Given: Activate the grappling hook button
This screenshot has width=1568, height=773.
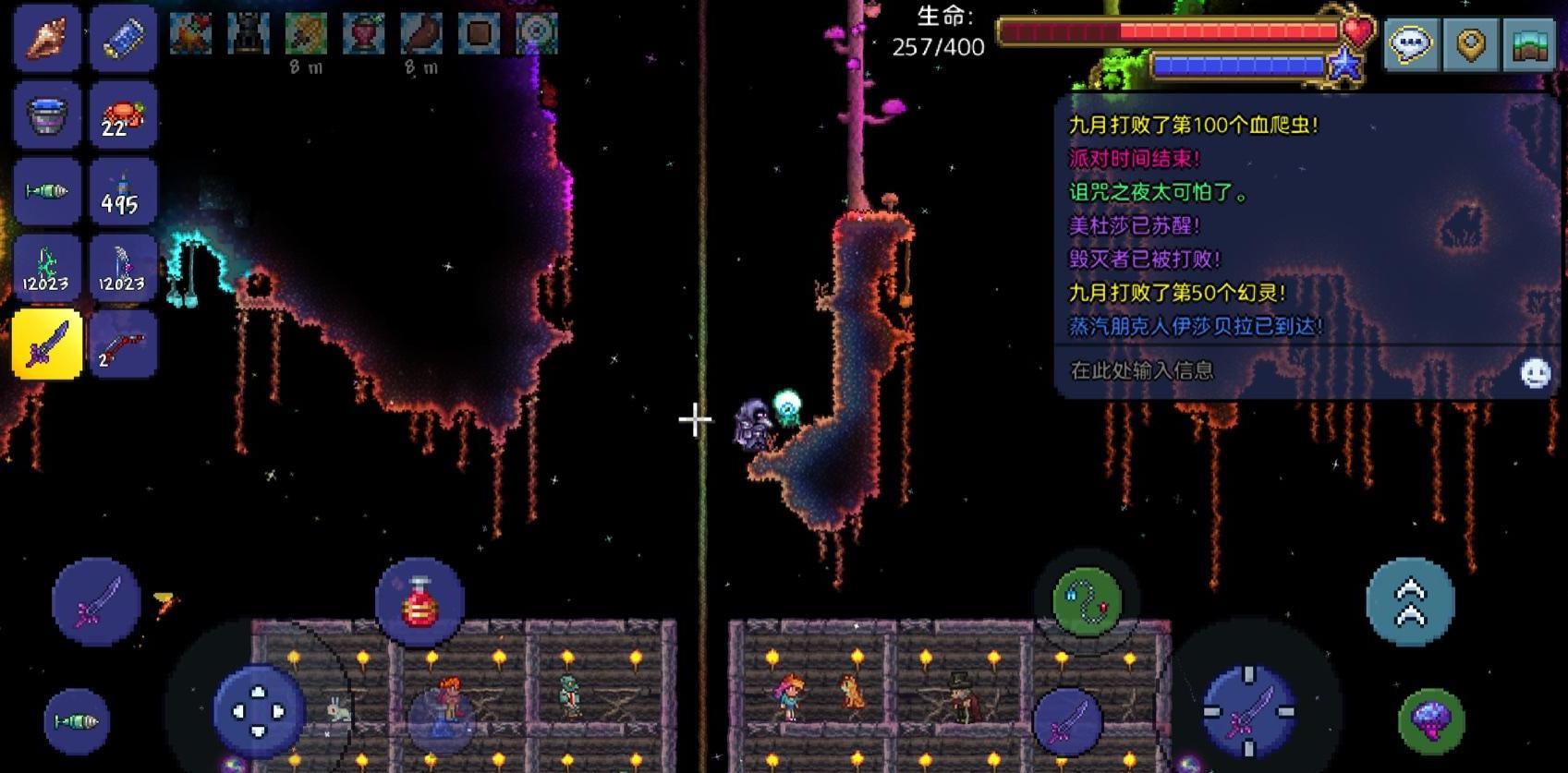Looking at the screenshot, I should point(1087,602).
